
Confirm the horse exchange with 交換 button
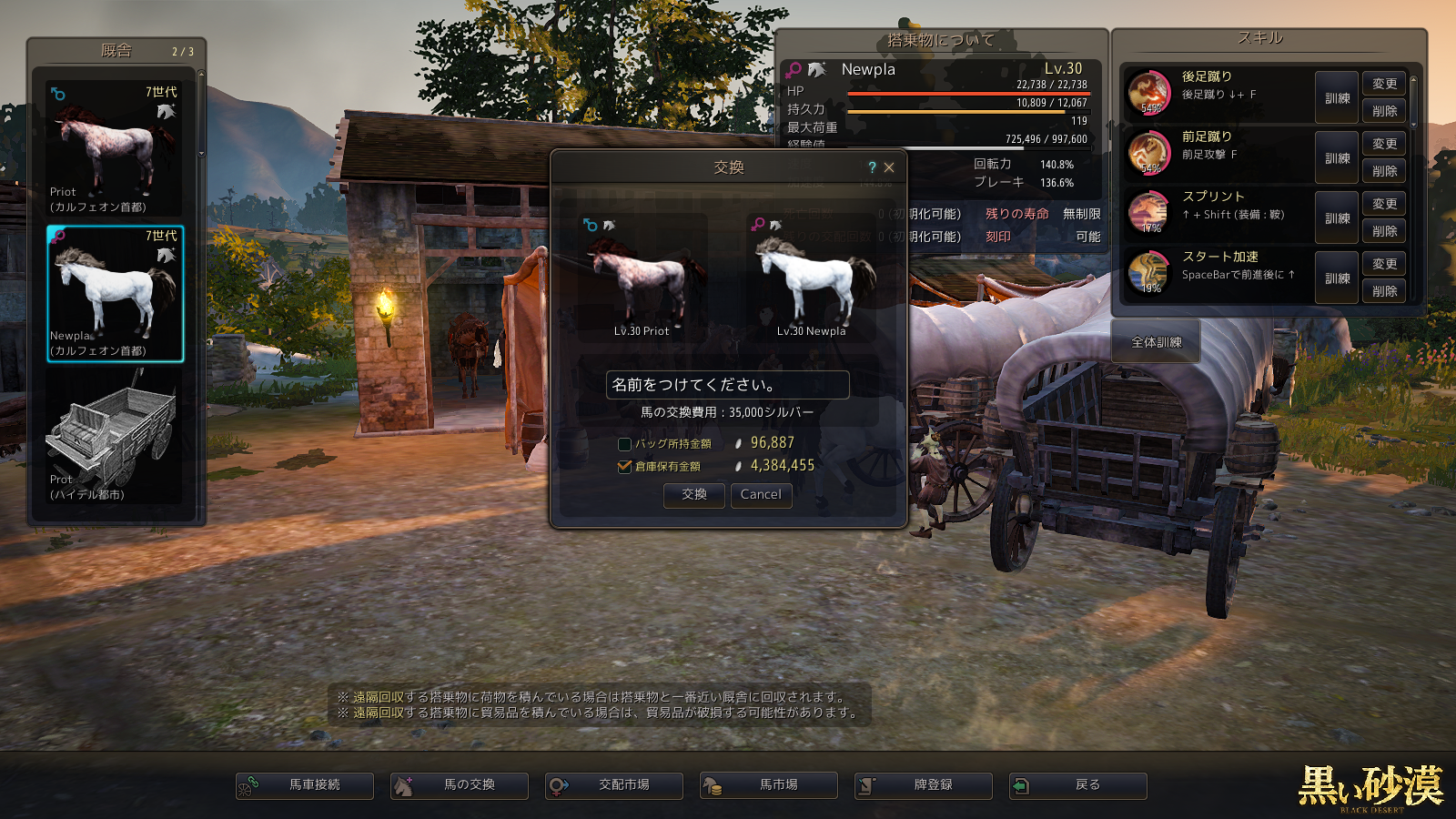click(694, 495)
